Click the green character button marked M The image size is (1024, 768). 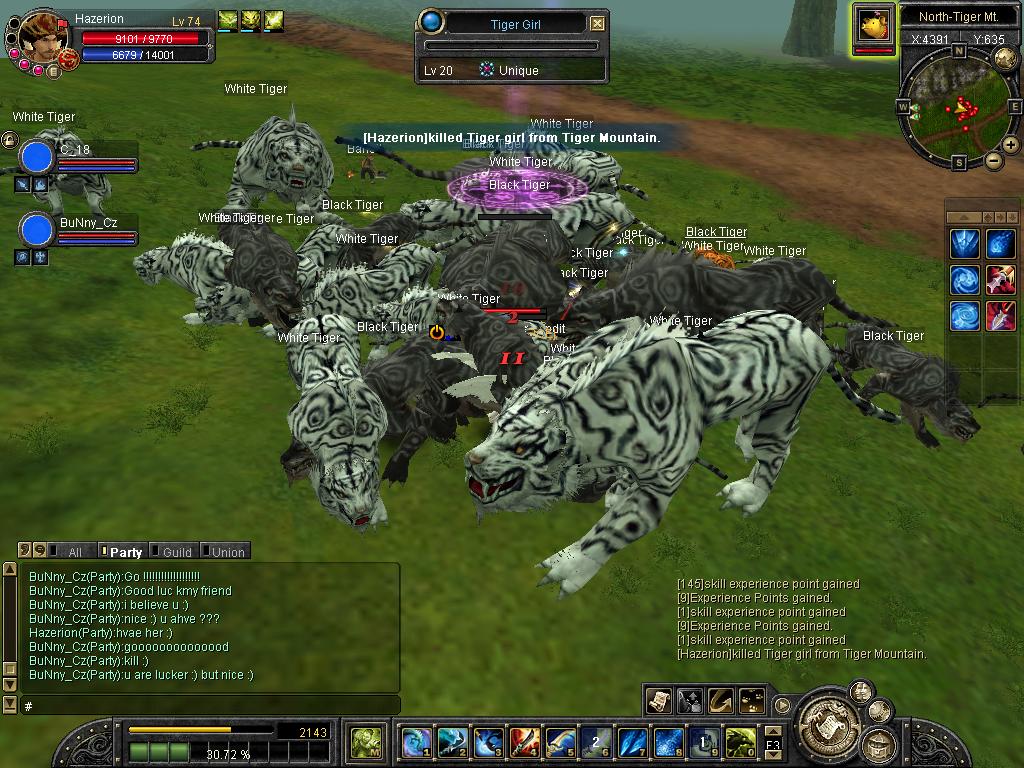[x=364, y=743]
